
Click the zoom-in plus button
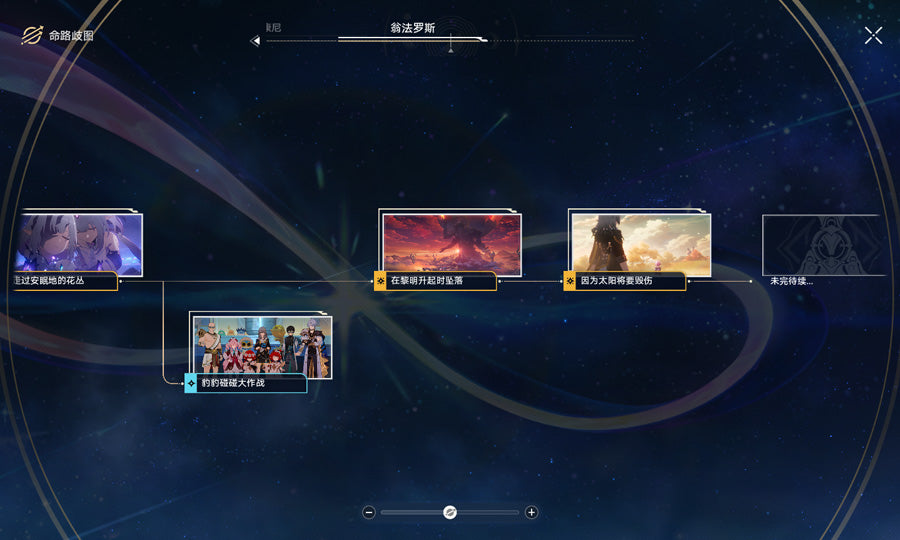531,512
